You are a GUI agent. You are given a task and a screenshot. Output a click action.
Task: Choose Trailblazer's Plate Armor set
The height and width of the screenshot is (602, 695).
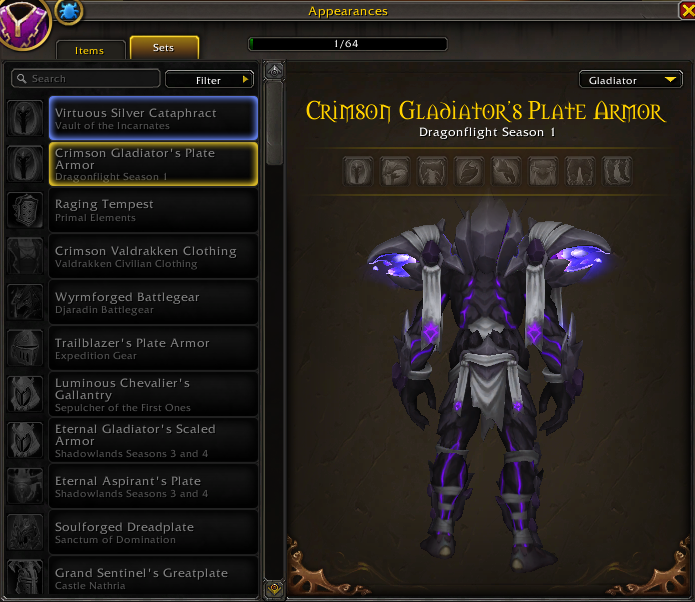pos(153,348)
